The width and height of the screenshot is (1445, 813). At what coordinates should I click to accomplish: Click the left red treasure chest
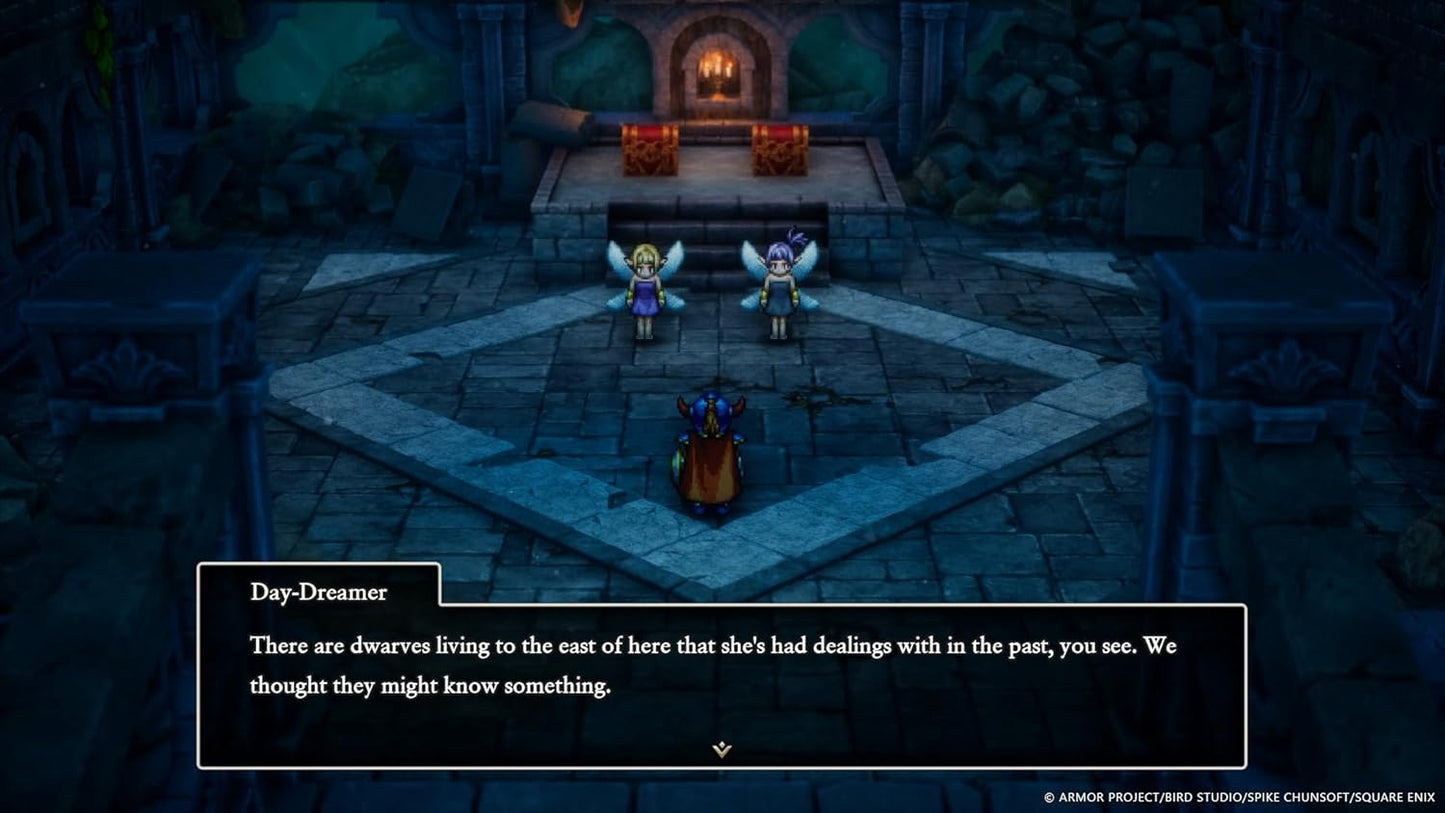(651, 148)
